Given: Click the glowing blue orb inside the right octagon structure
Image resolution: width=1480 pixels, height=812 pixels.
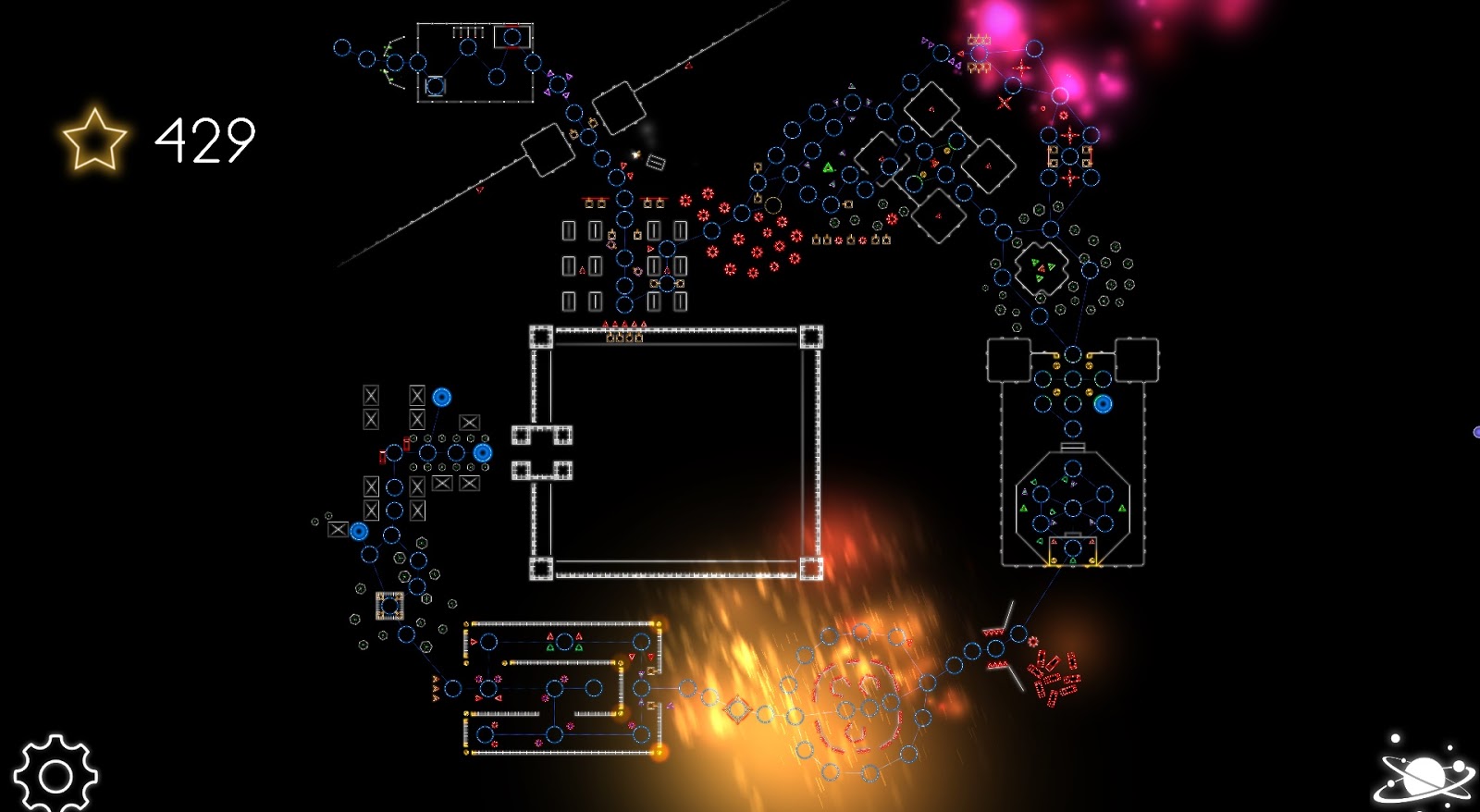Looking at the screenshot, I should [x=1103, y=402].
